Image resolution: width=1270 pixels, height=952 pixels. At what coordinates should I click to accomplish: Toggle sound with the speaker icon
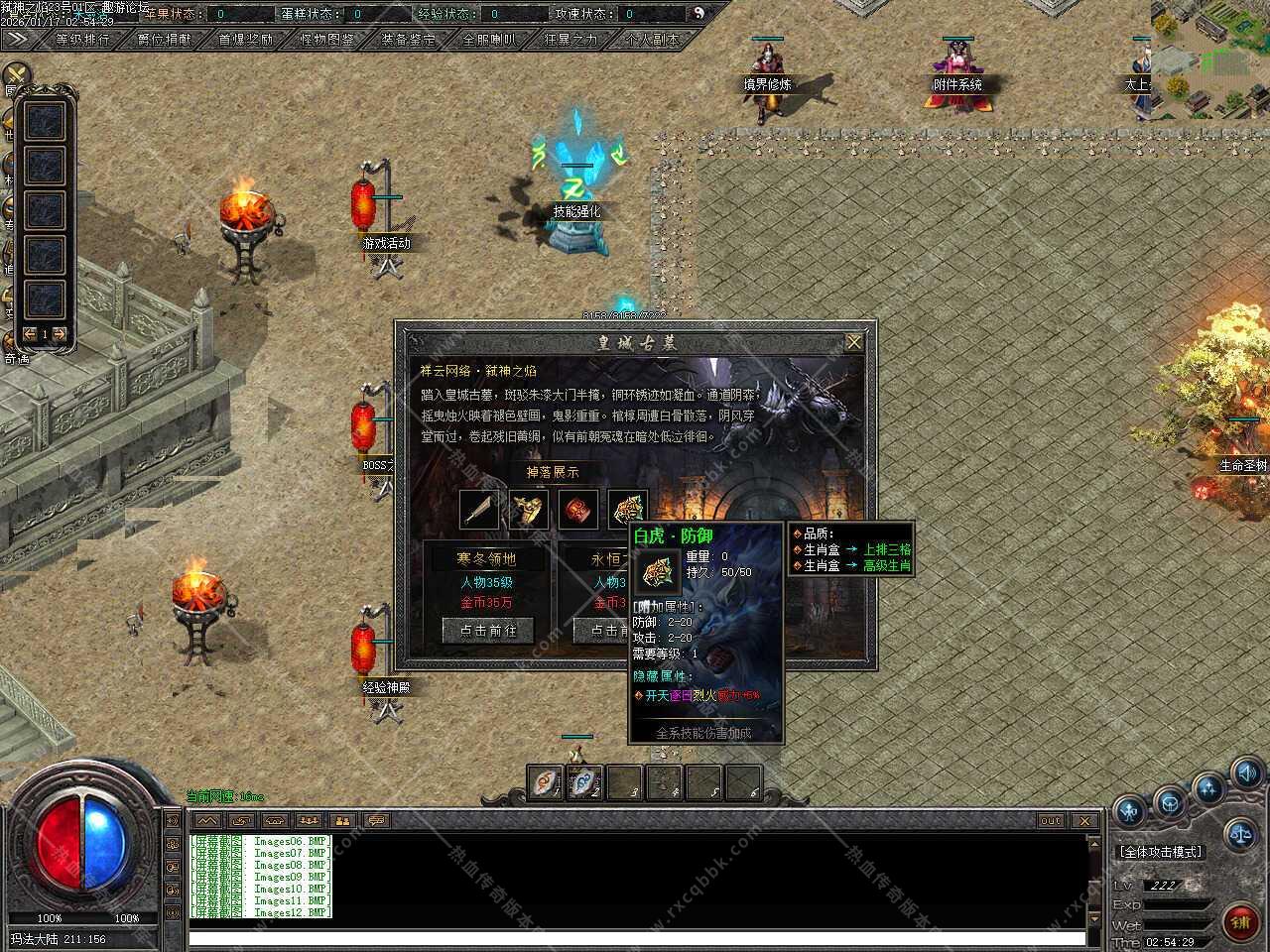[x=1247, y=773]
